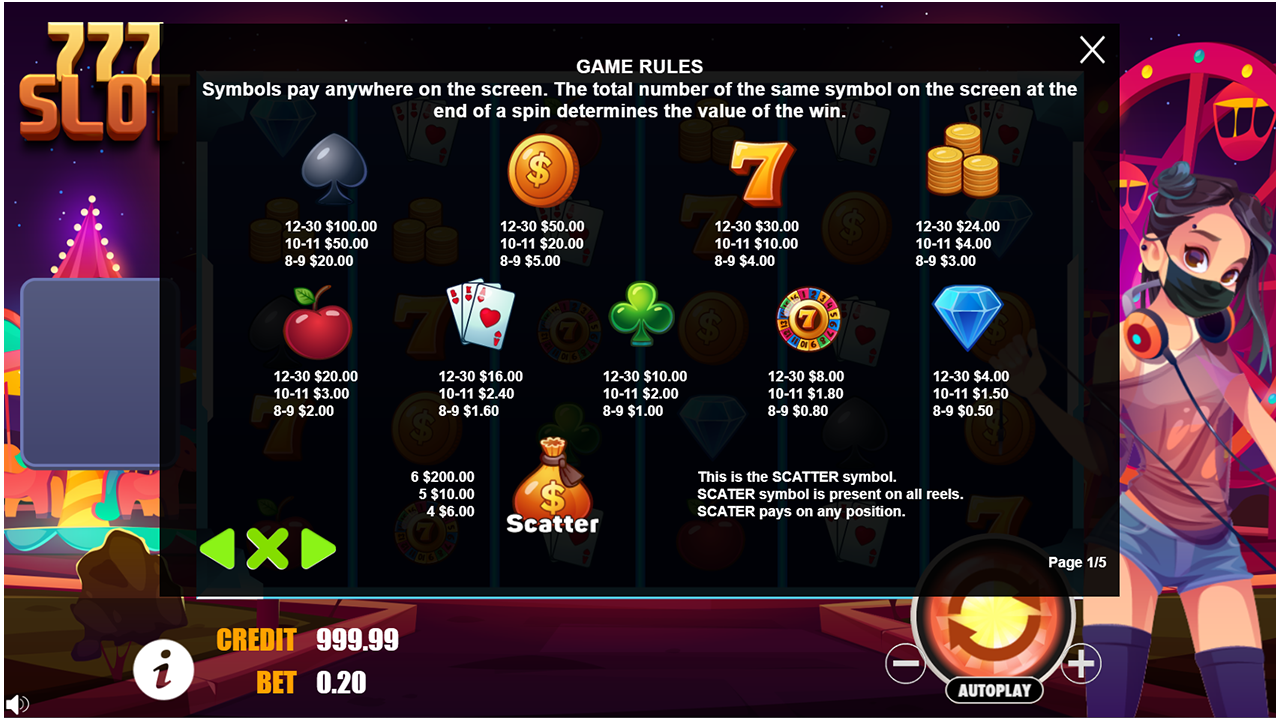1280x720 pixels.
Task: Decrease the bet with minus stepper
Action: (906, 663)
